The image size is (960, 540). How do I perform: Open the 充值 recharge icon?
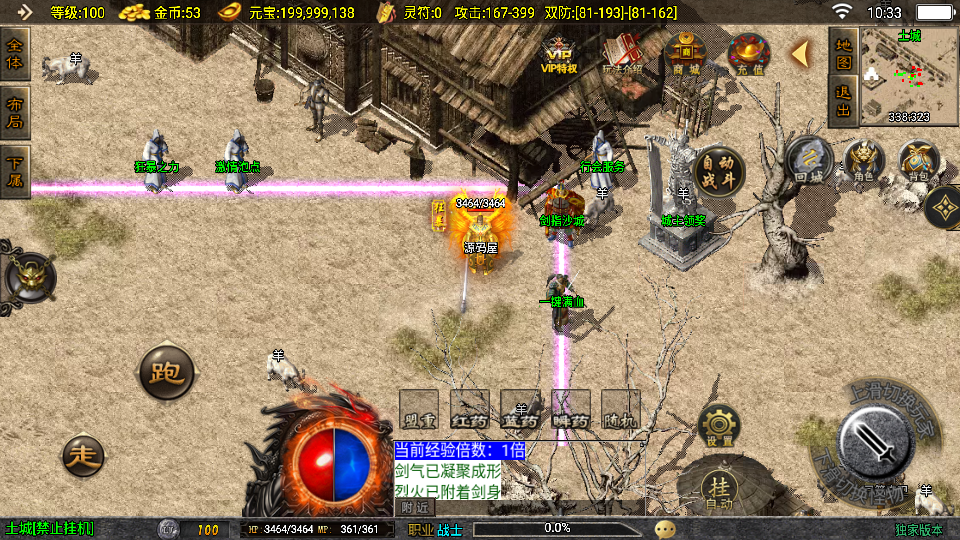(748, 54)
